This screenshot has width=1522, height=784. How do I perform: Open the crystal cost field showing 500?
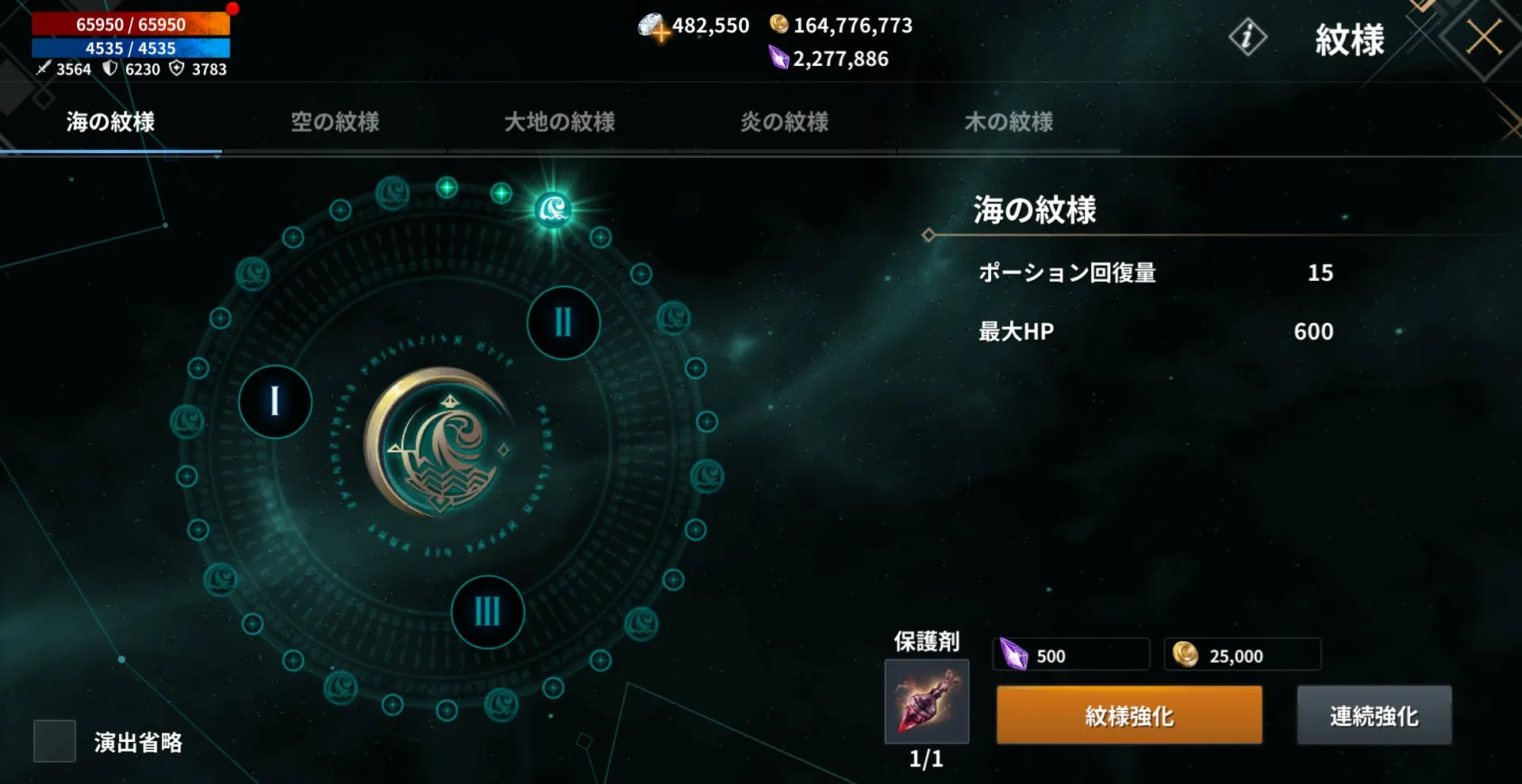(x=1070, y=655)
